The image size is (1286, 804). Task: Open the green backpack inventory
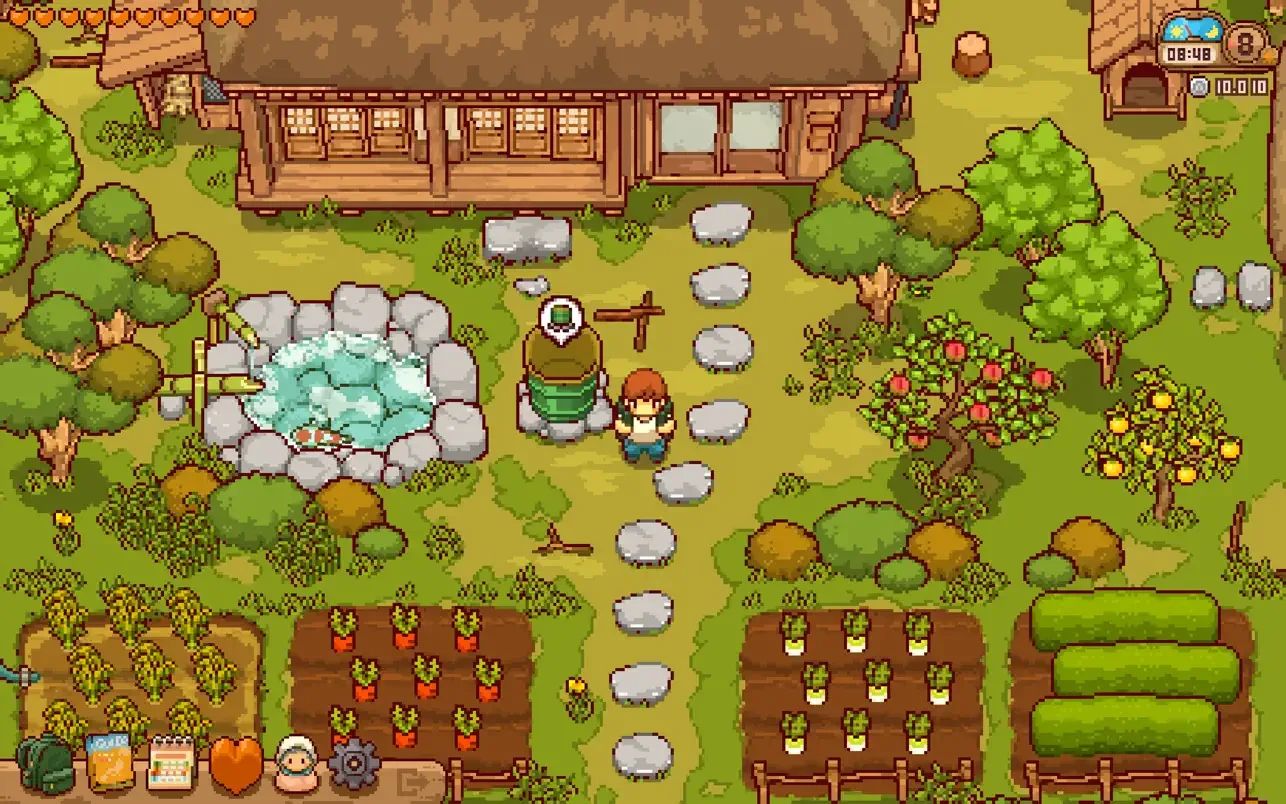[45, 765]
